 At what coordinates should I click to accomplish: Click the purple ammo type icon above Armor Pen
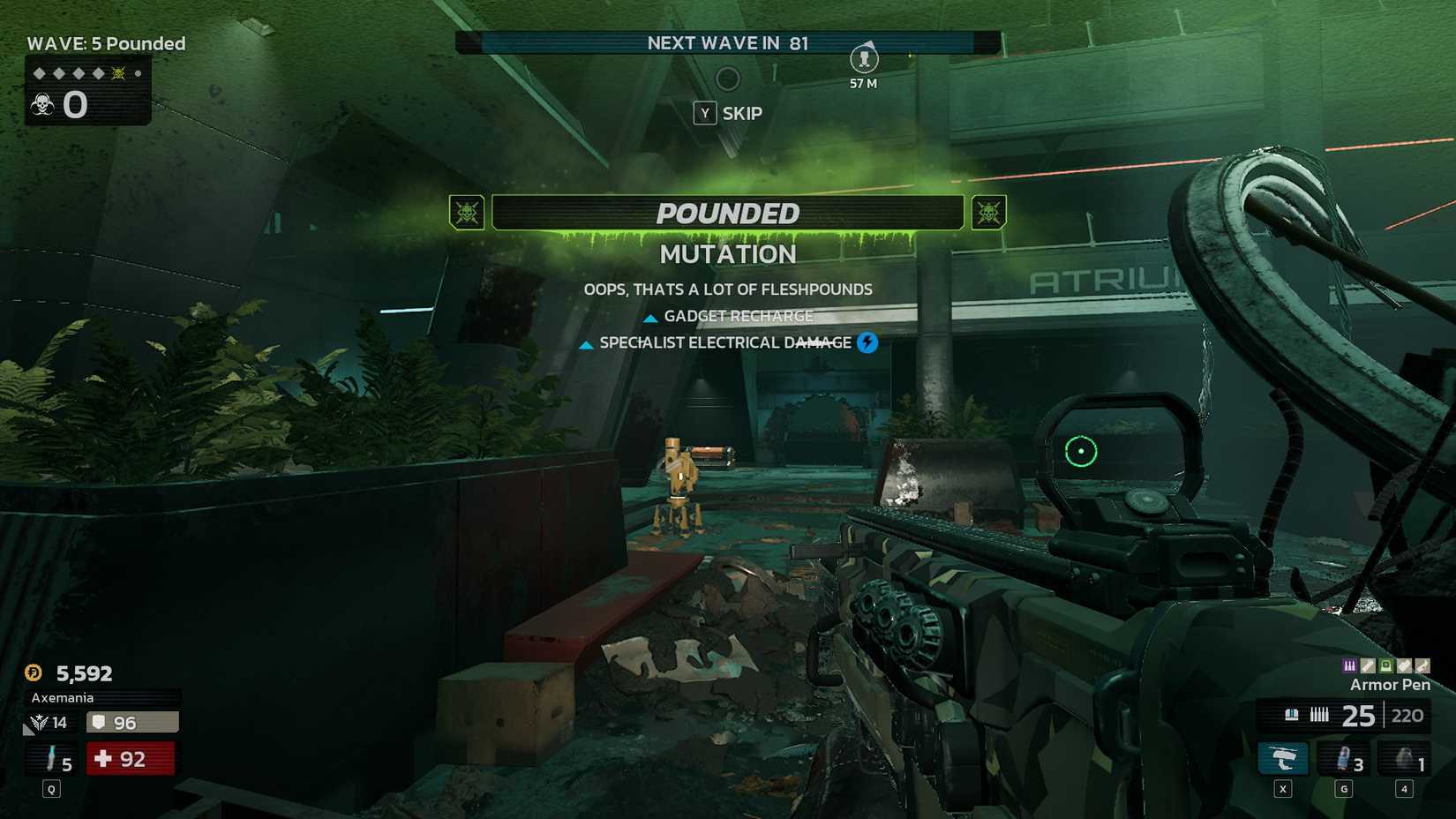(x=1349, y=666)
